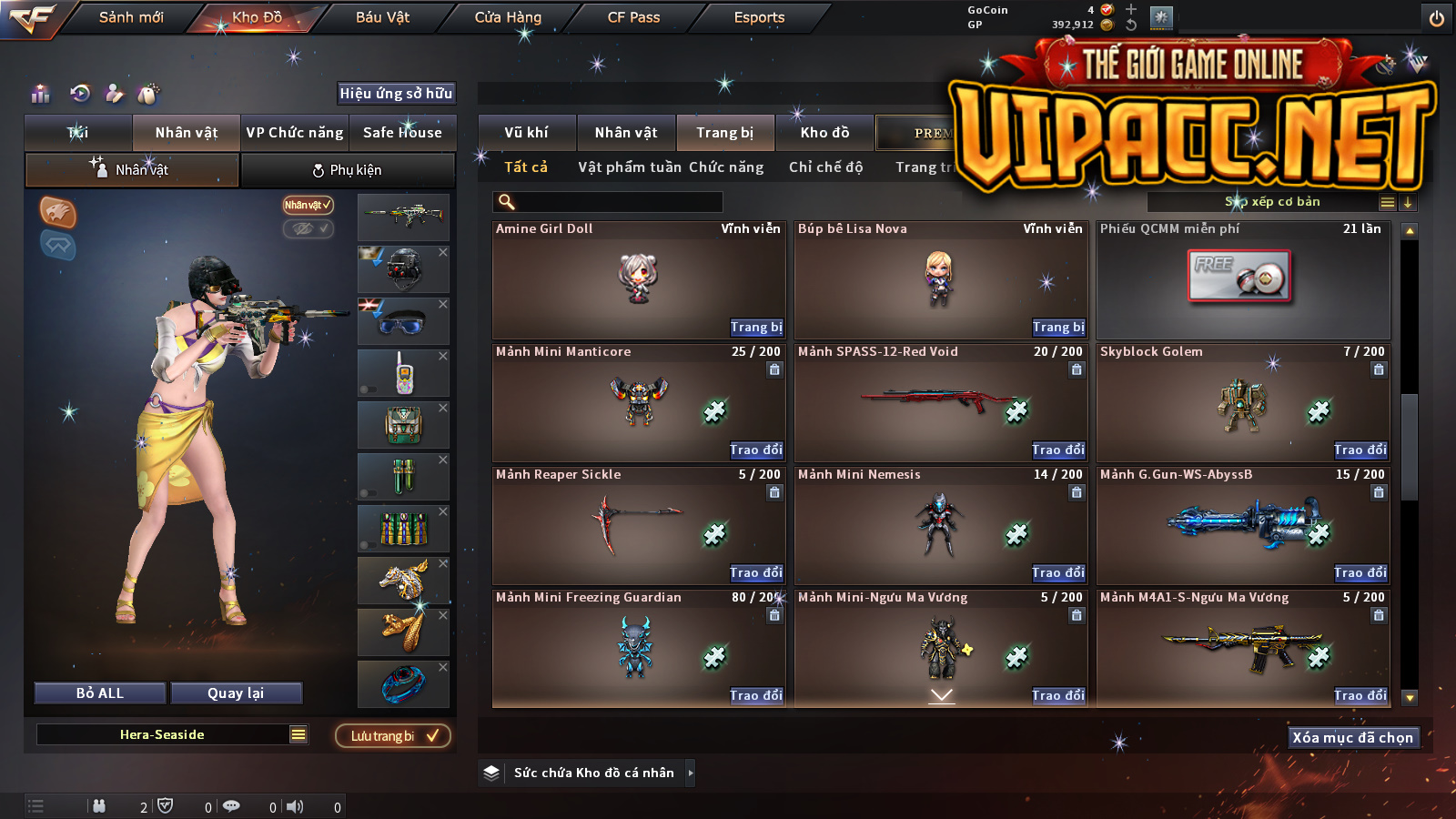Filter items by Vật phẩm tuần
The height and width of the screenshot is (819, 1456).
click(630, 167)
